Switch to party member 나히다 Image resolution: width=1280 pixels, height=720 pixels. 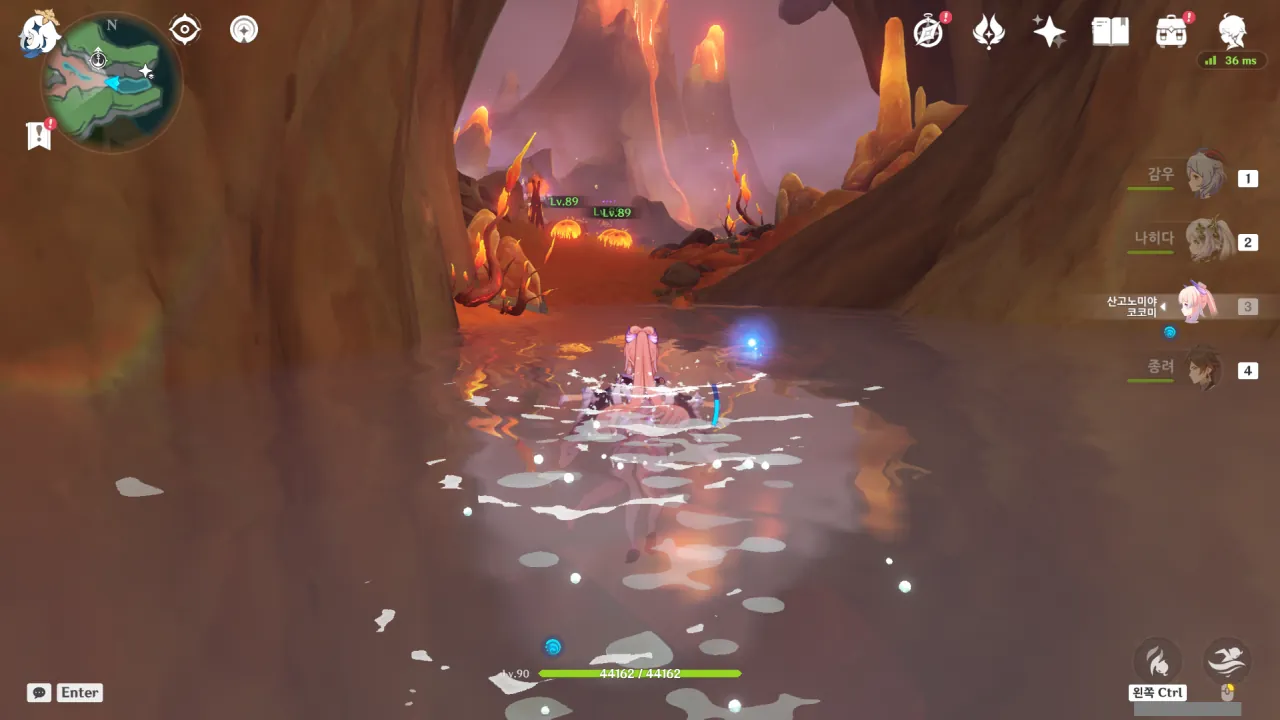pos(1205,241)
